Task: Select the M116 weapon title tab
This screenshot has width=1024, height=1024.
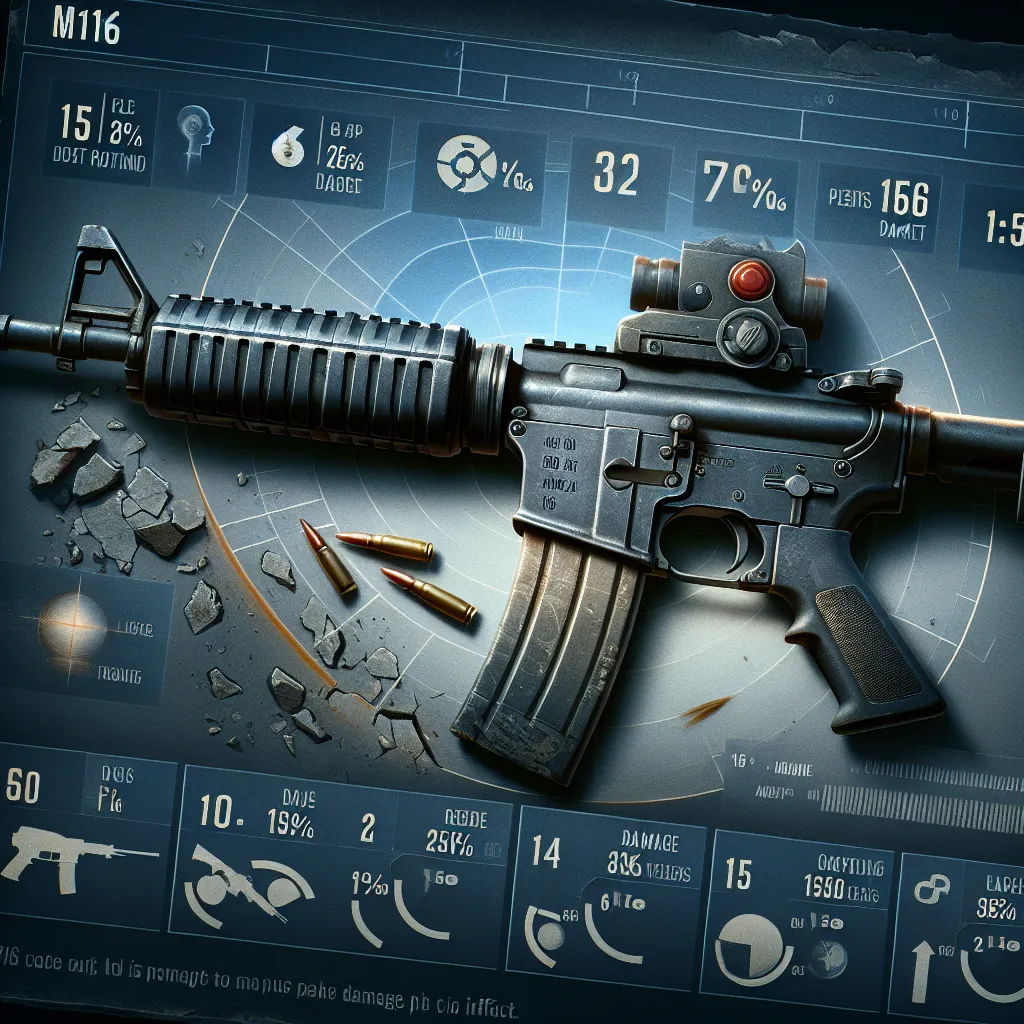Action: pyautogui.click(x=91, y=30)
